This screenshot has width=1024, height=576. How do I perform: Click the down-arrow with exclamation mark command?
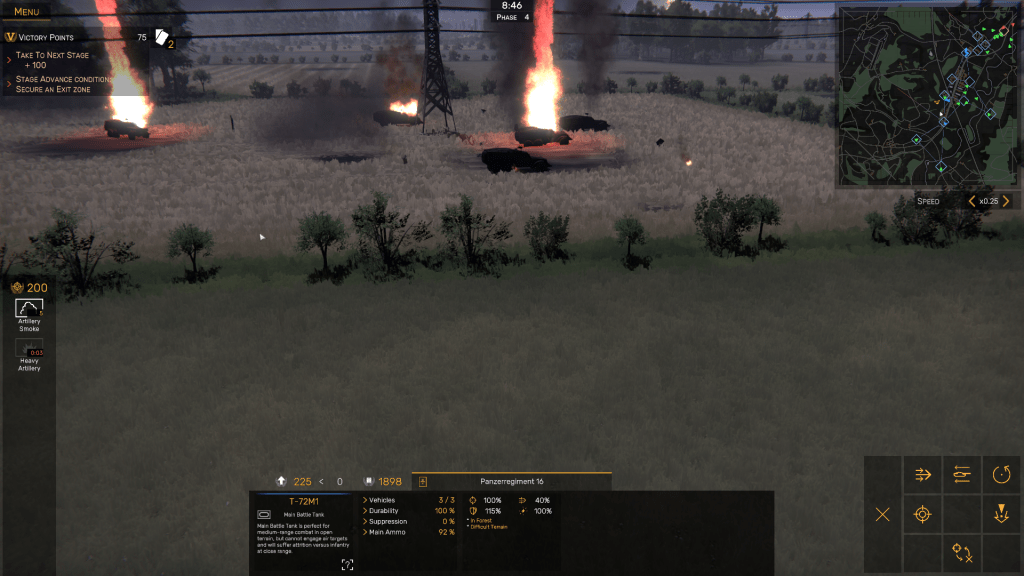coord(1001,514)
